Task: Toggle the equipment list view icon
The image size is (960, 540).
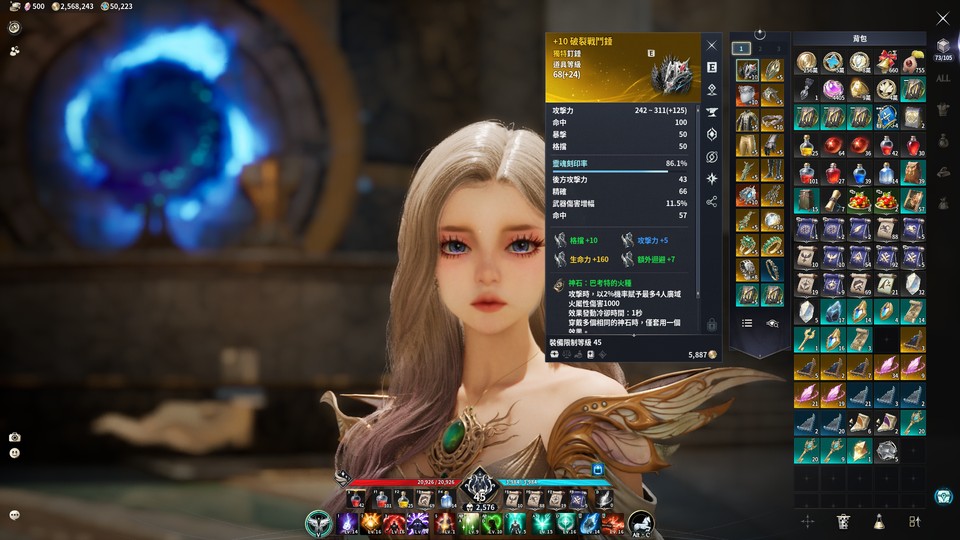Action: (747, 323)
